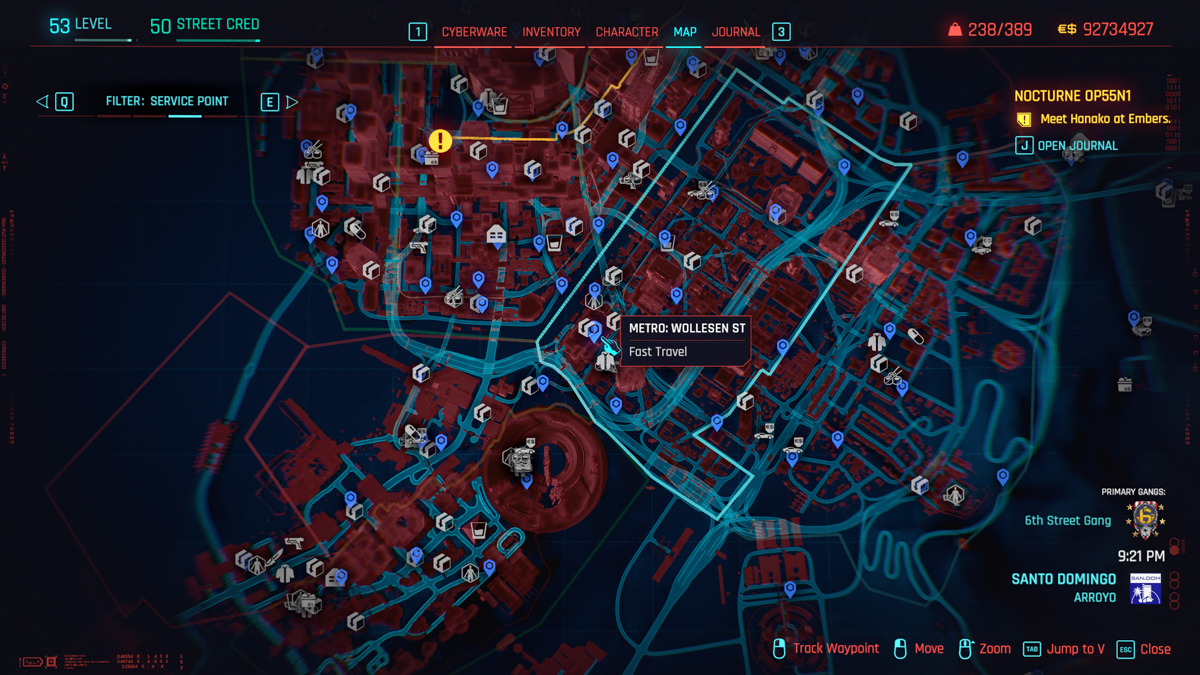Image resolution: width=1200 pixels, height=675 pixels.
Task: Open Journal from the quest tracker
Action: coord(1077,146)
